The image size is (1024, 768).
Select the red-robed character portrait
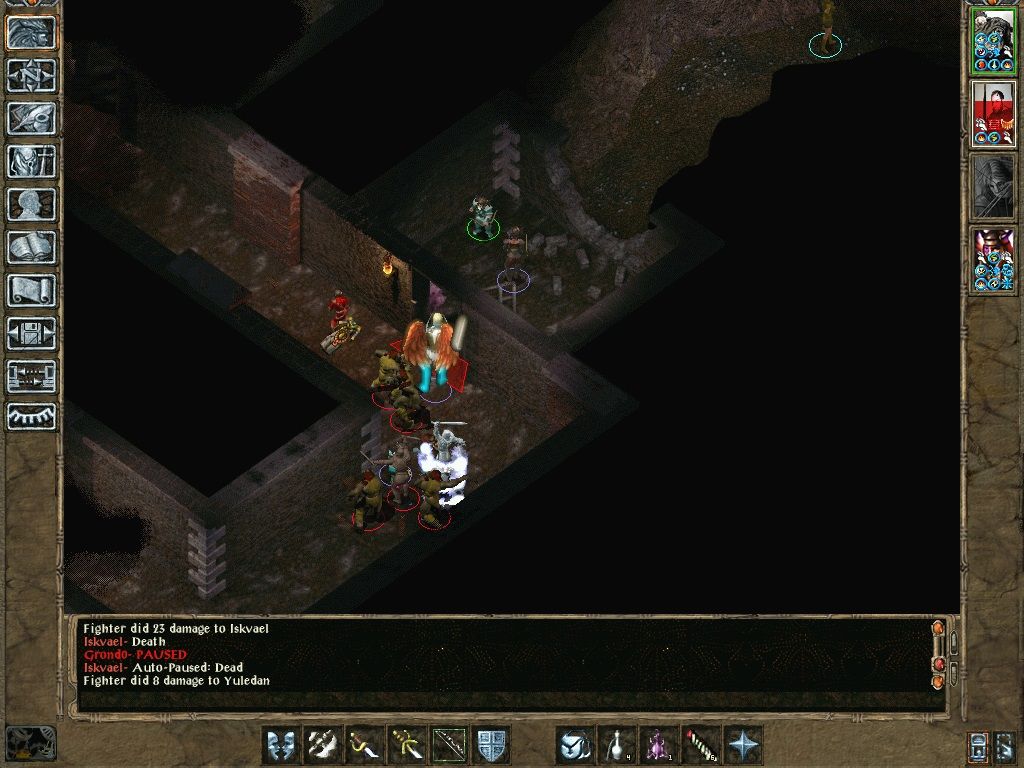(x=993, y=113)
